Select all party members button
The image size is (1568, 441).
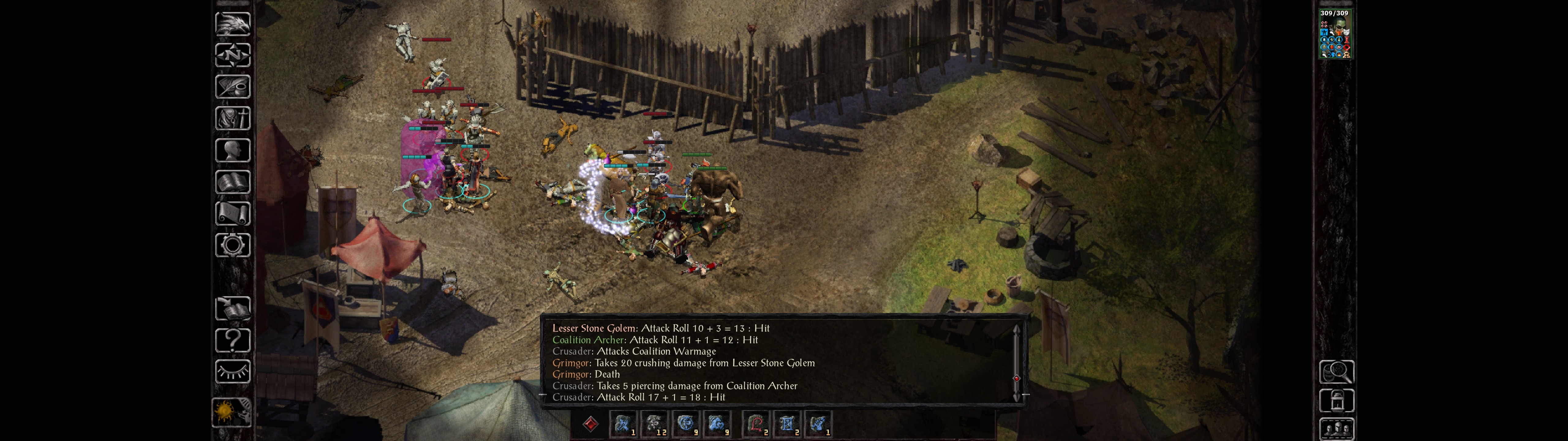click(1336, 429)
